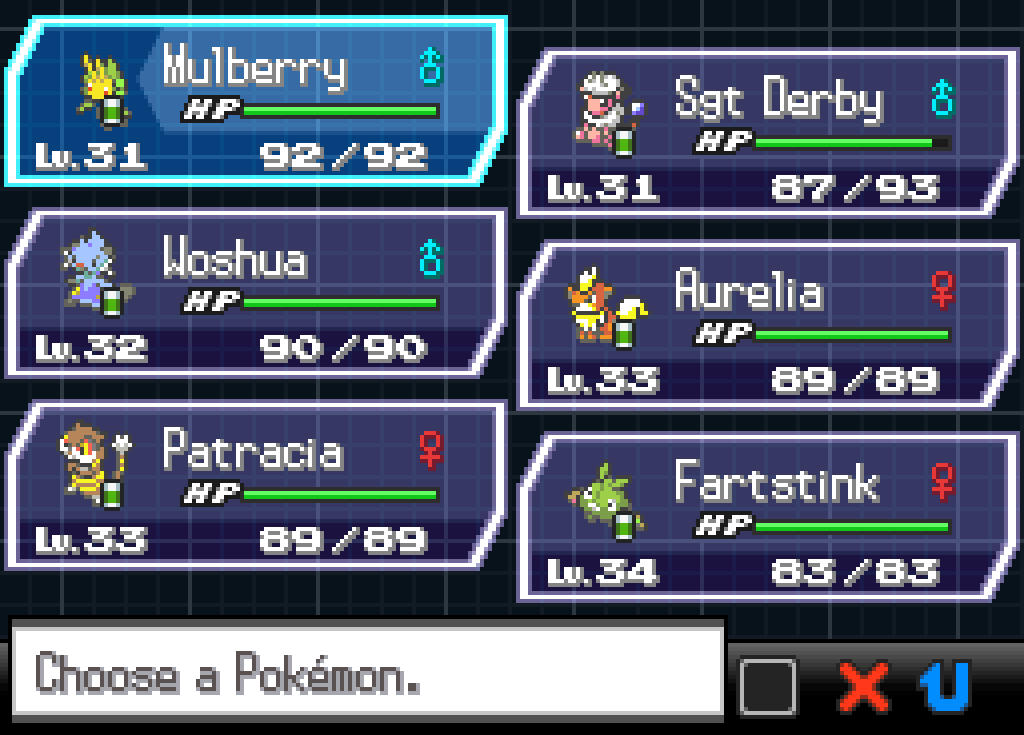Choose Sgt Derby party slot
Screen dimensions: 1024x735
(x=766, y=133)
